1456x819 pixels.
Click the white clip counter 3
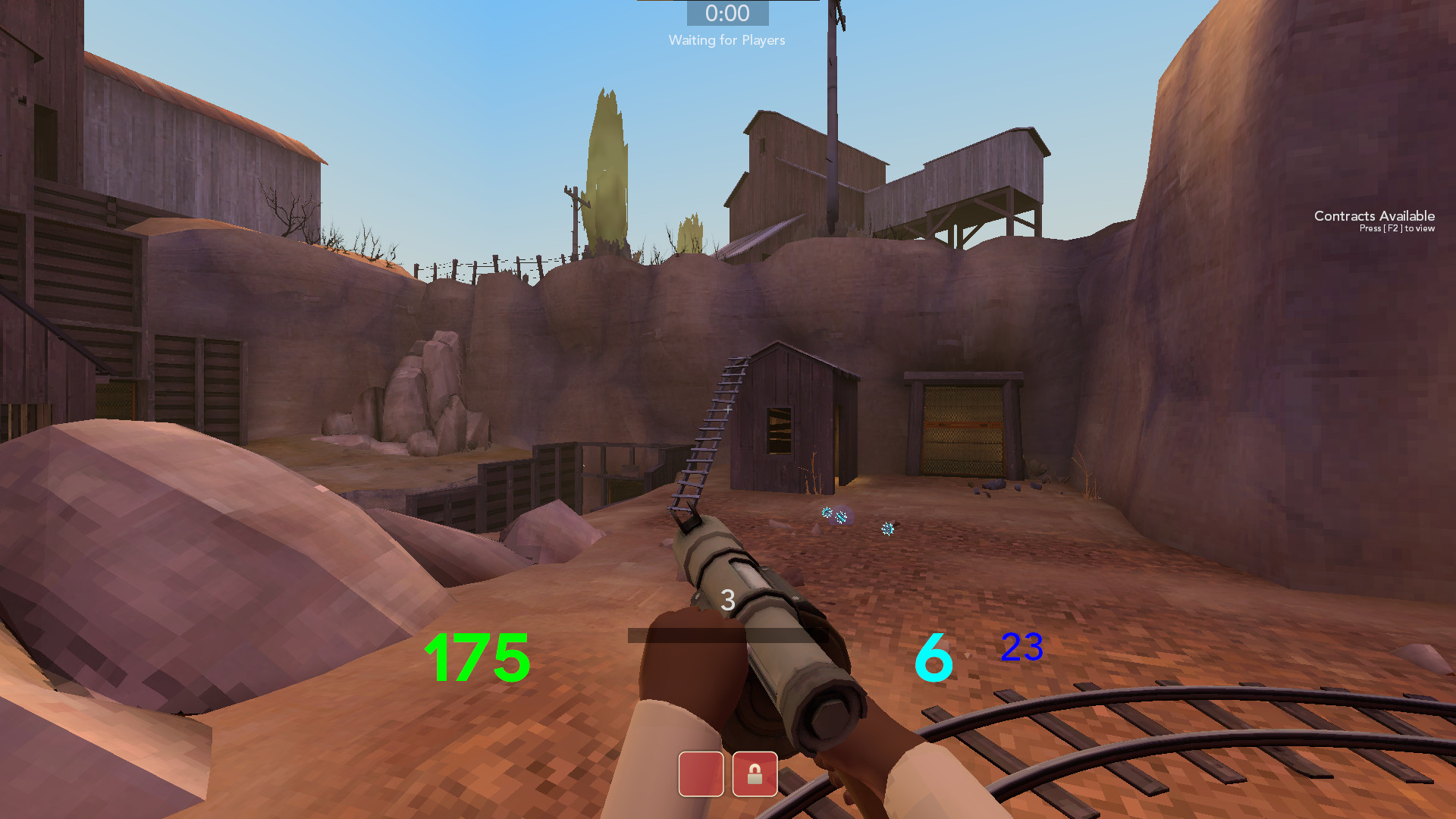[726, 600]
